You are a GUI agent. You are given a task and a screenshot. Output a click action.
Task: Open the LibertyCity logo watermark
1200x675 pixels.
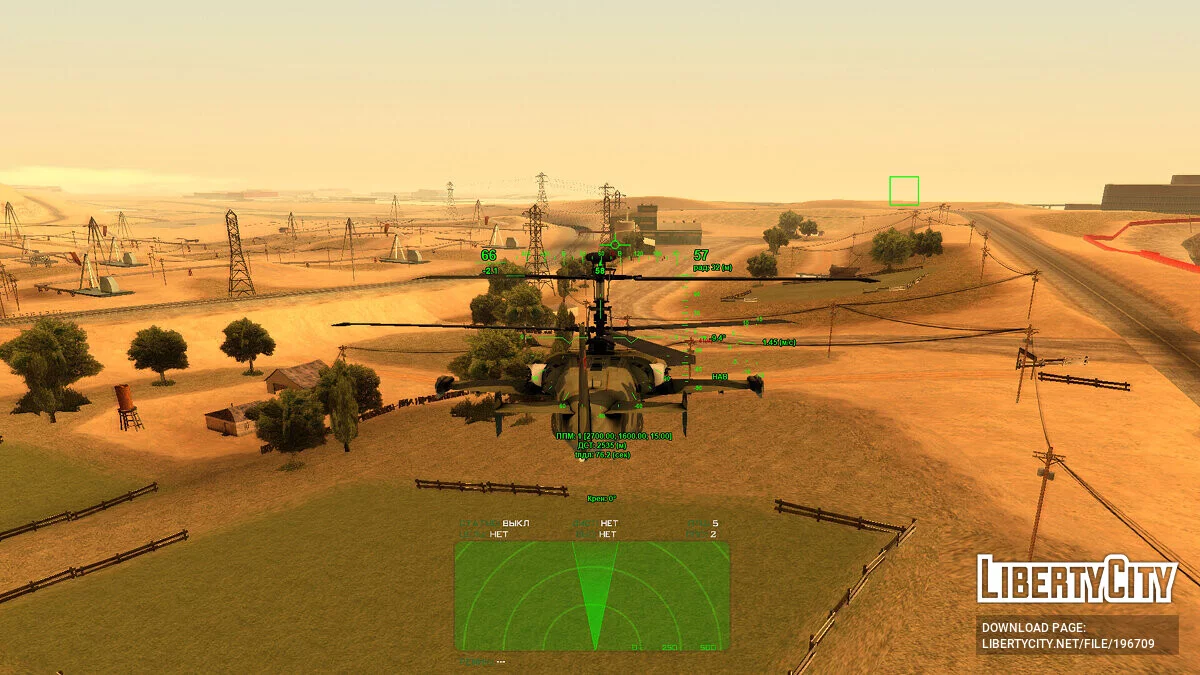1077,579
